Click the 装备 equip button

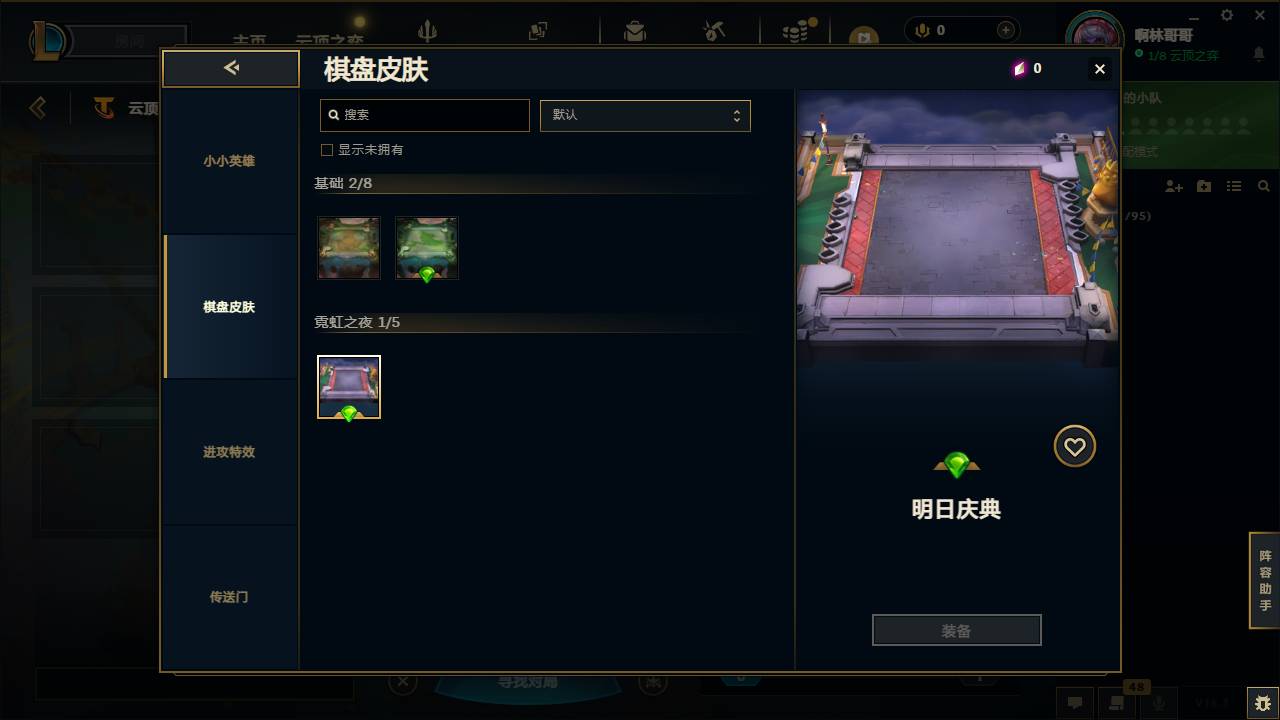(x=956, y=629)
